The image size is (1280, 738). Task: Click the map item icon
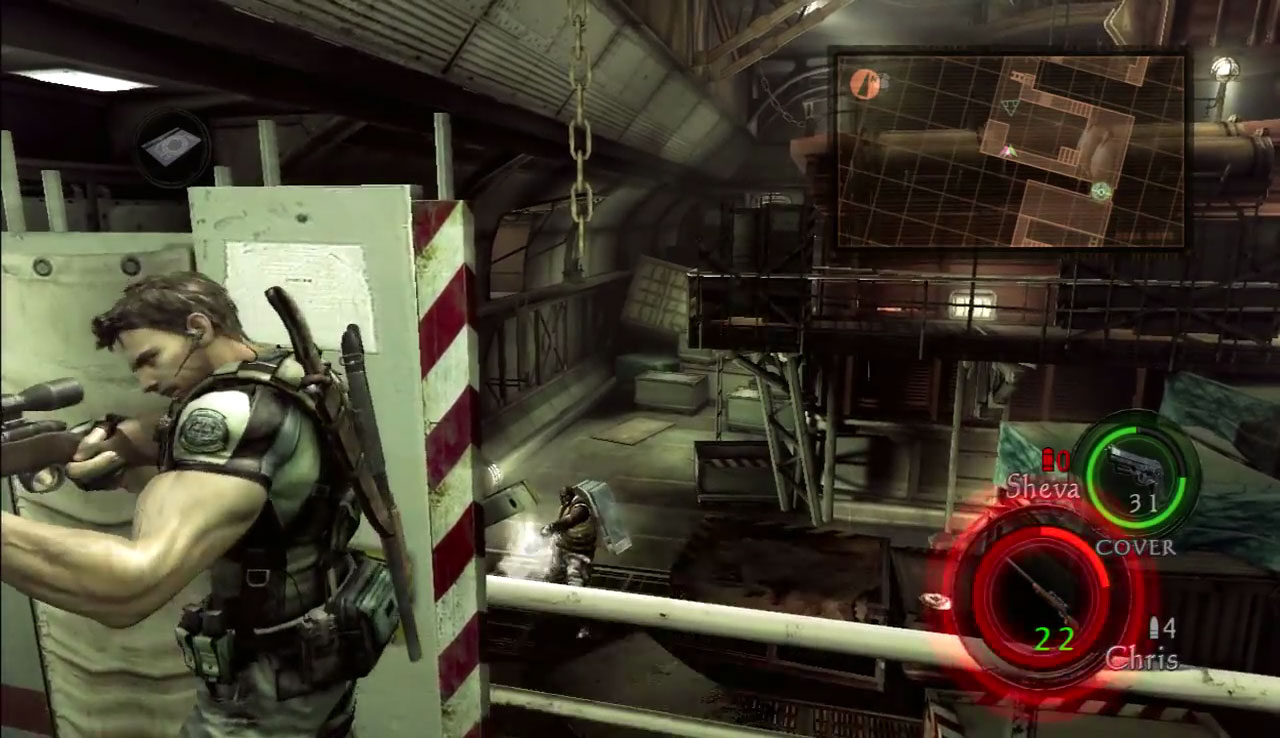coord(171,148)
